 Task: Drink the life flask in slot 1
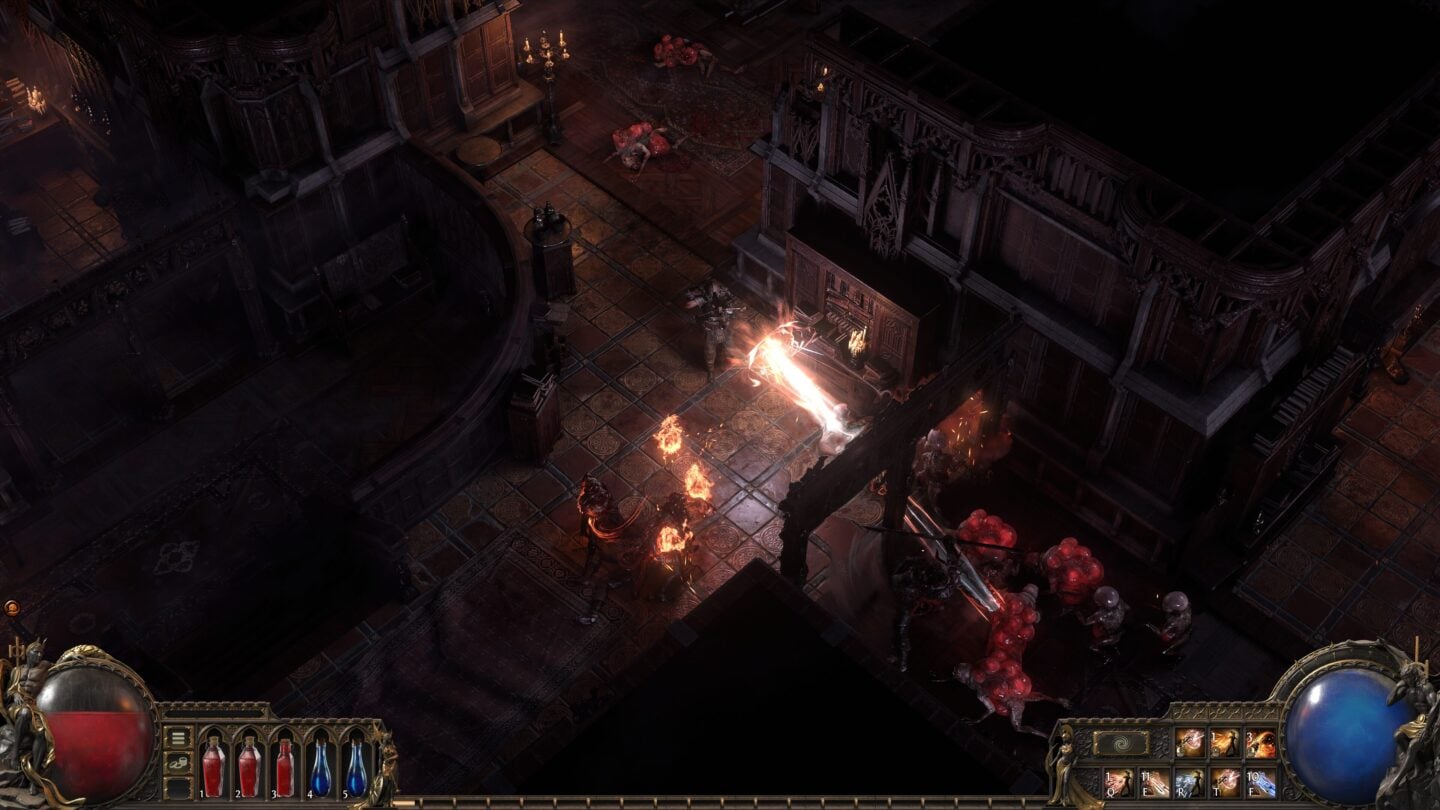(214, 767)
